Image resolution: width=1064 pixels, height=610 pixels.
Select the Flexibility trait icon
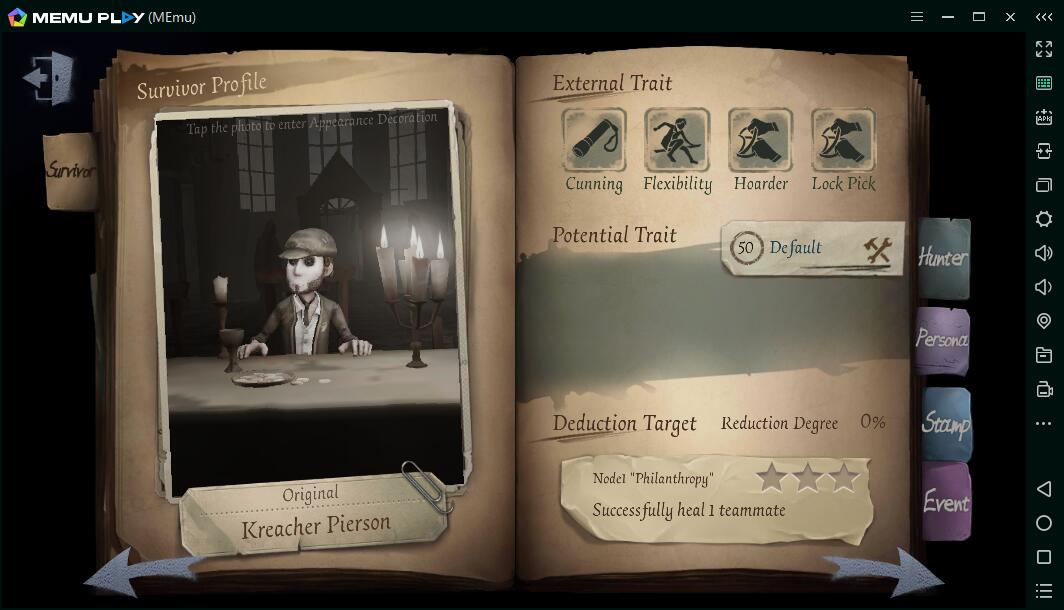[677, 141]
